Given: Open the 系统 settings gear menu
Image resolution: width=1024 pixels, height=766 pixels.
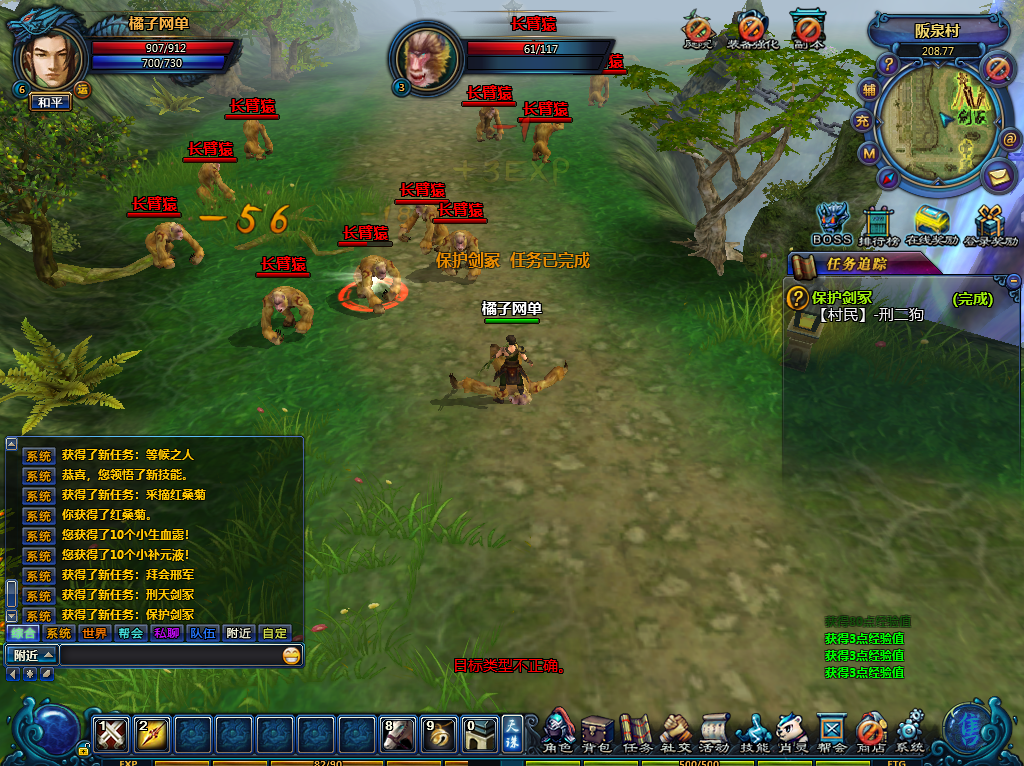Looking at the screenshot, I should pos(910,731).
